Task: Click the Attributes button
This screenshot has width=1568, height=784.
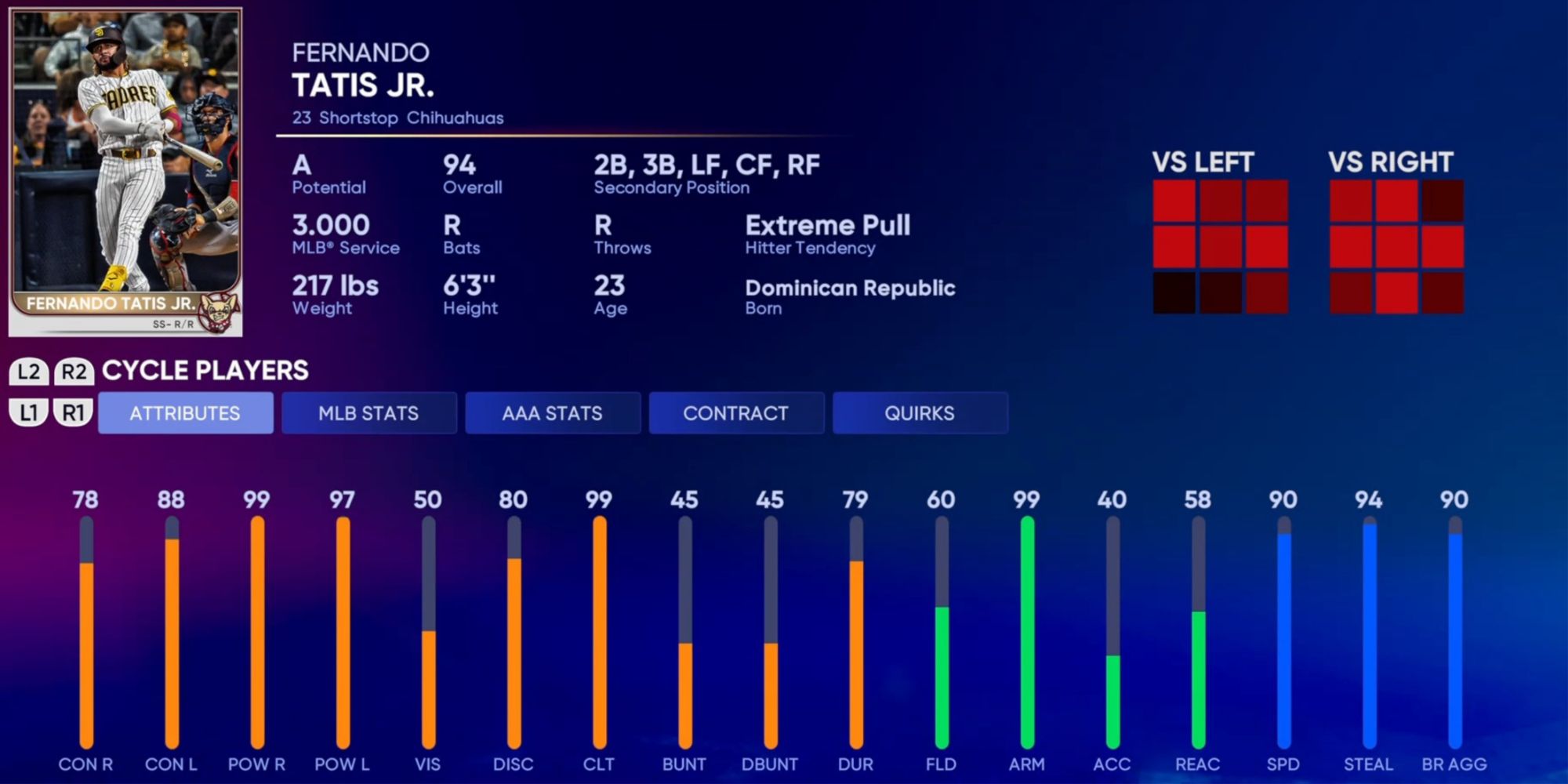Action: click(x=185, y=412)
